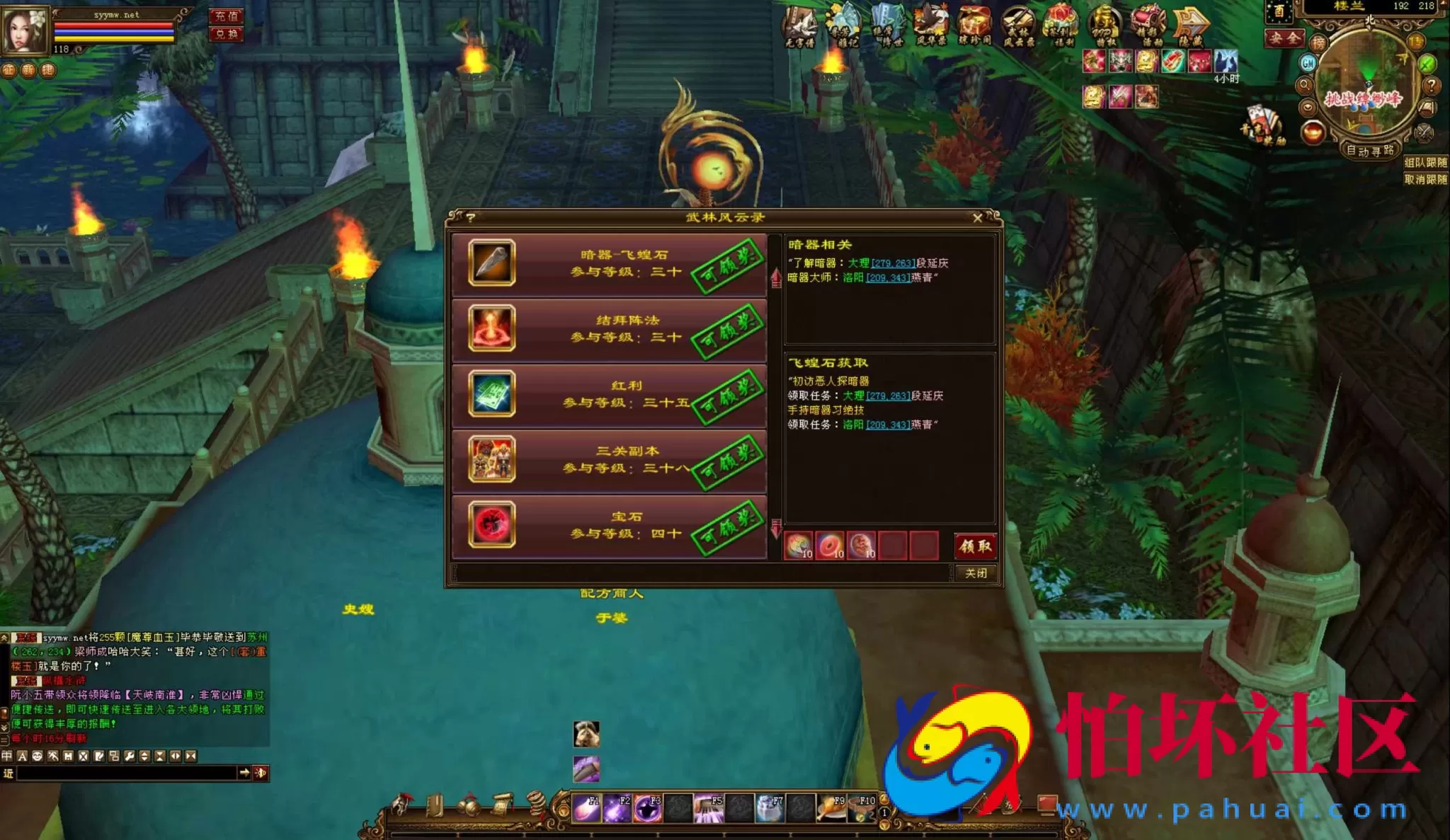Click the 自动寻路 auto-pathfinding button
Screen dimensions: 1450x840
[x=1369, y=151]
